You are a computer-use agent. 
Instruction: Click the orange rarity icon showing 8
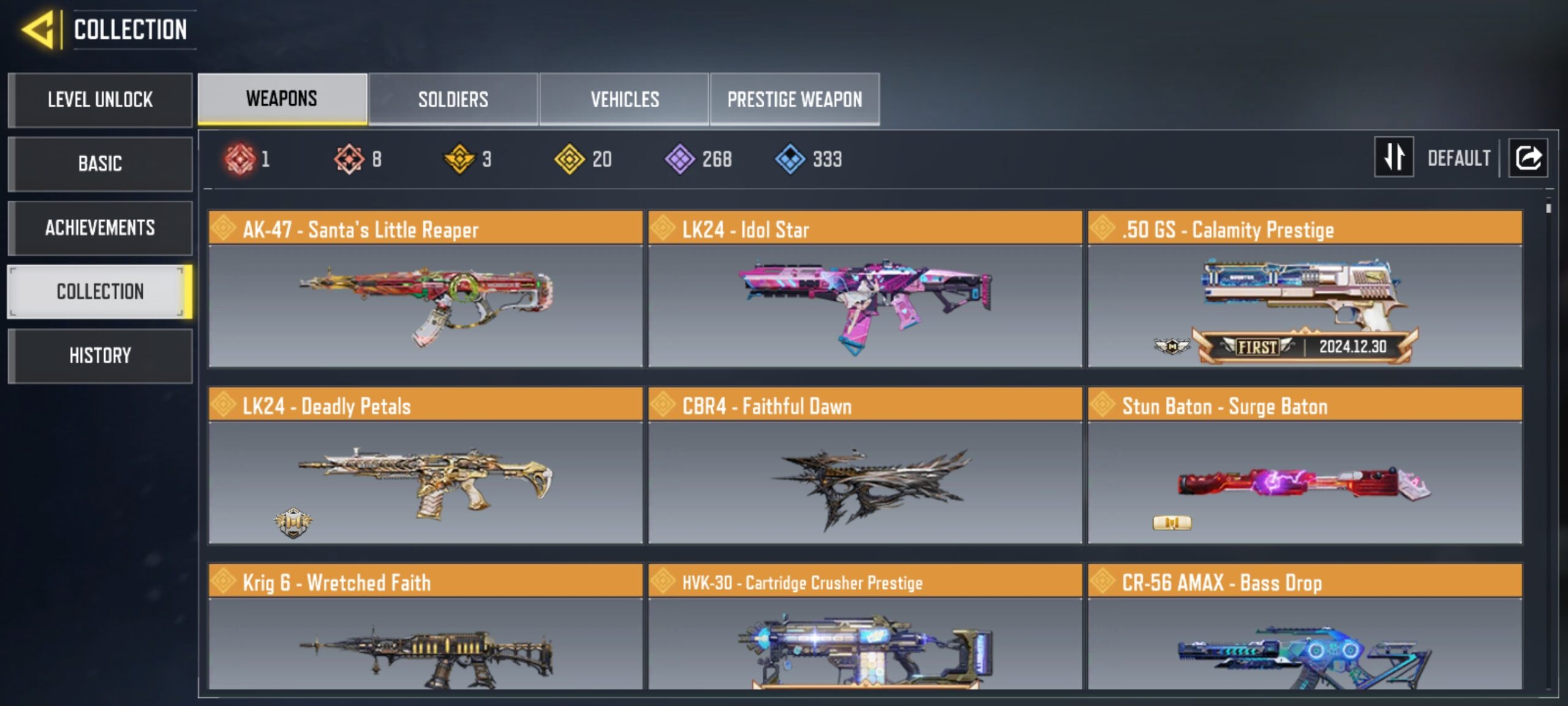click(x=349, y=158)
